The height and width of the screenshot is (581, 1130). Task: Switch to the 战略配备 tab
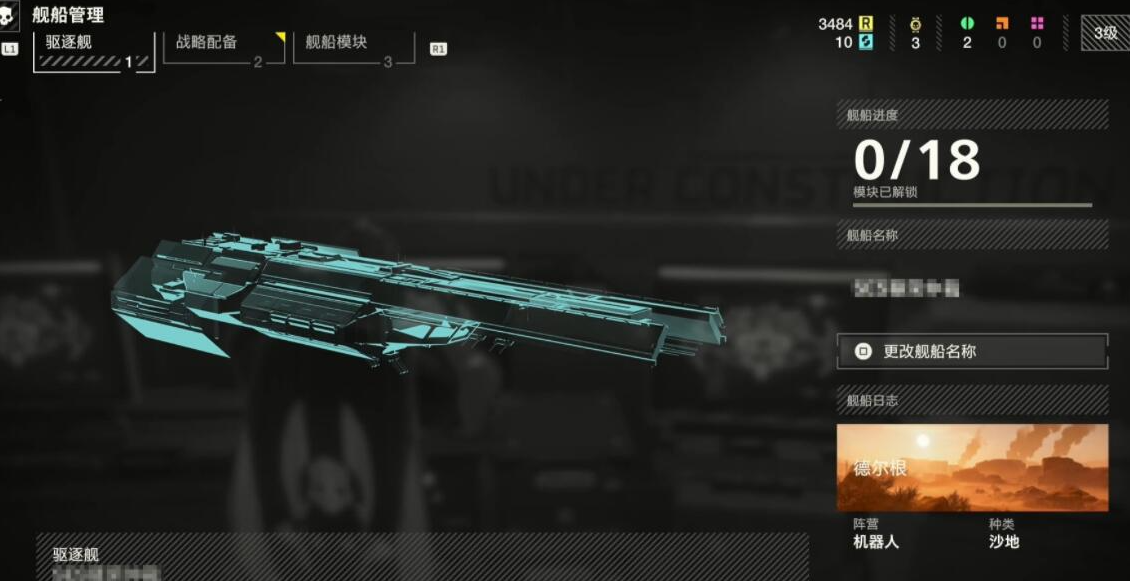coord(223,49)
